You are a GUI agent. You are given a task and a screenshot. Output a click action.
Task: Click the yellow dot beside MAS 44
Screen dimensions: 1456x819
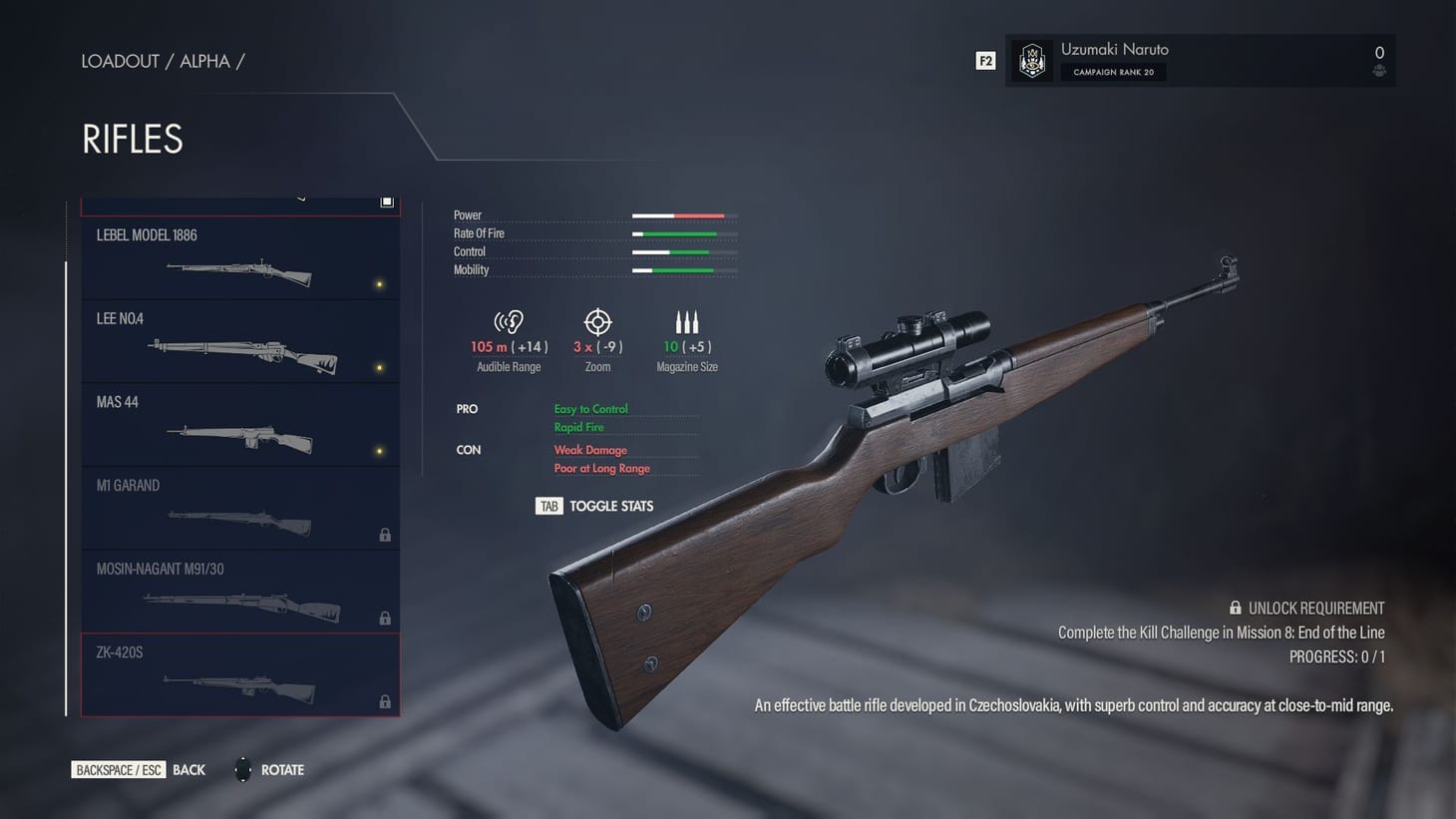[x=378, y=450]
